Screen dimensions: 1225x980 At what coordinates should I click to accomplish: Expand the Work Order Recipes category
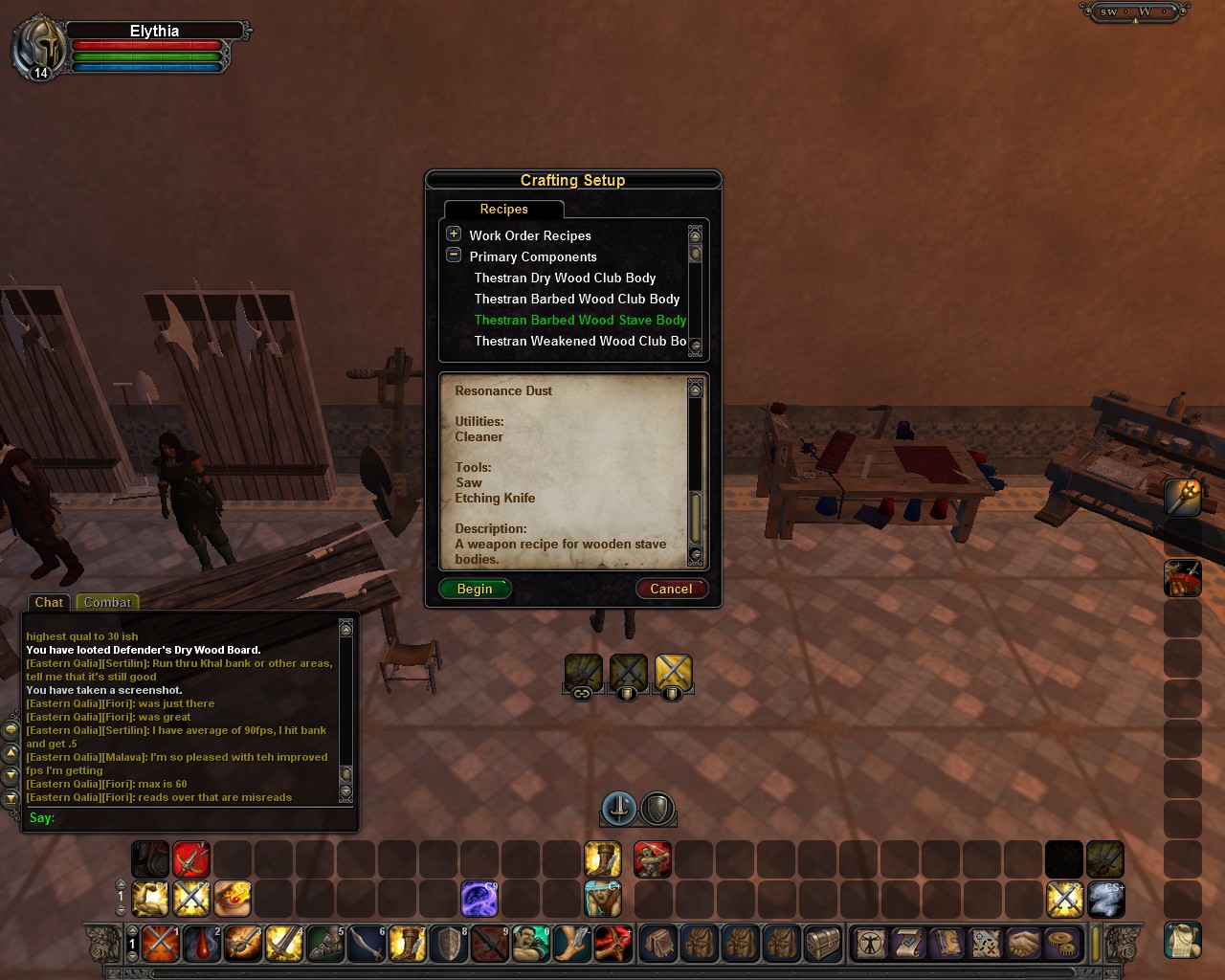coord(454,234)
